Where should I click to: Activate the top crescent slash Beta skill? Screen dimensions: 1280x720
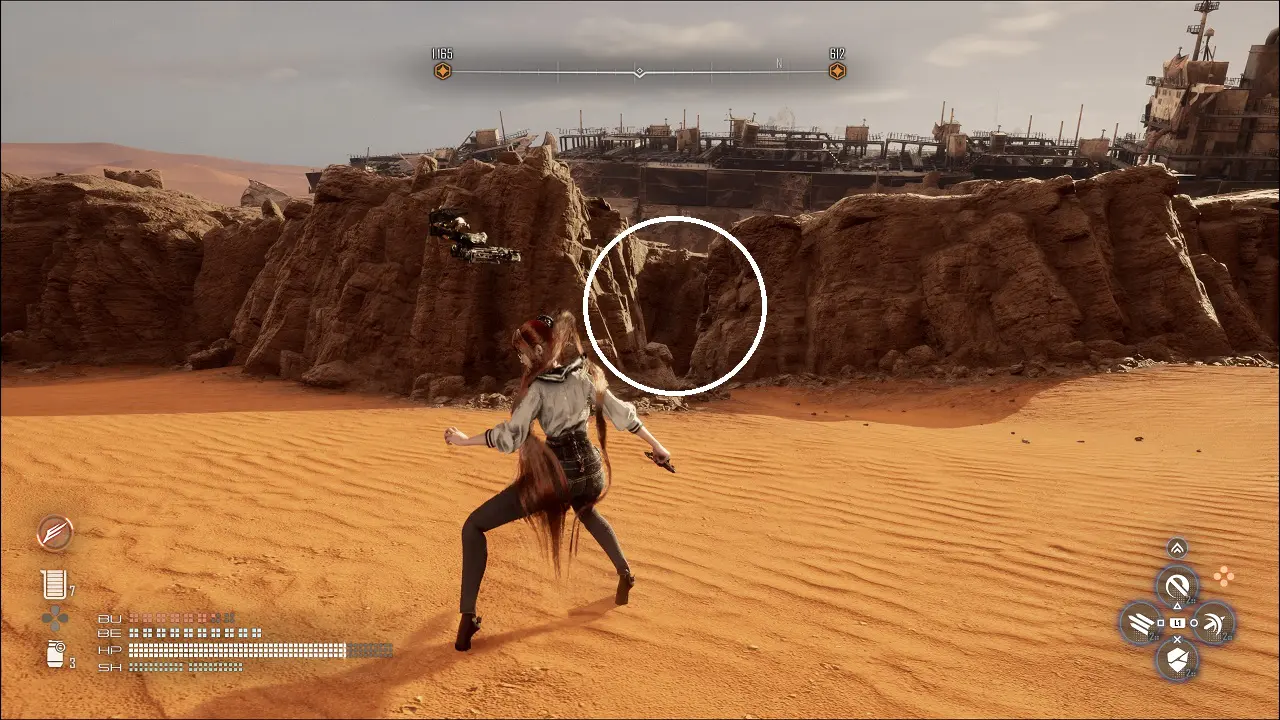pos(1177,585)
